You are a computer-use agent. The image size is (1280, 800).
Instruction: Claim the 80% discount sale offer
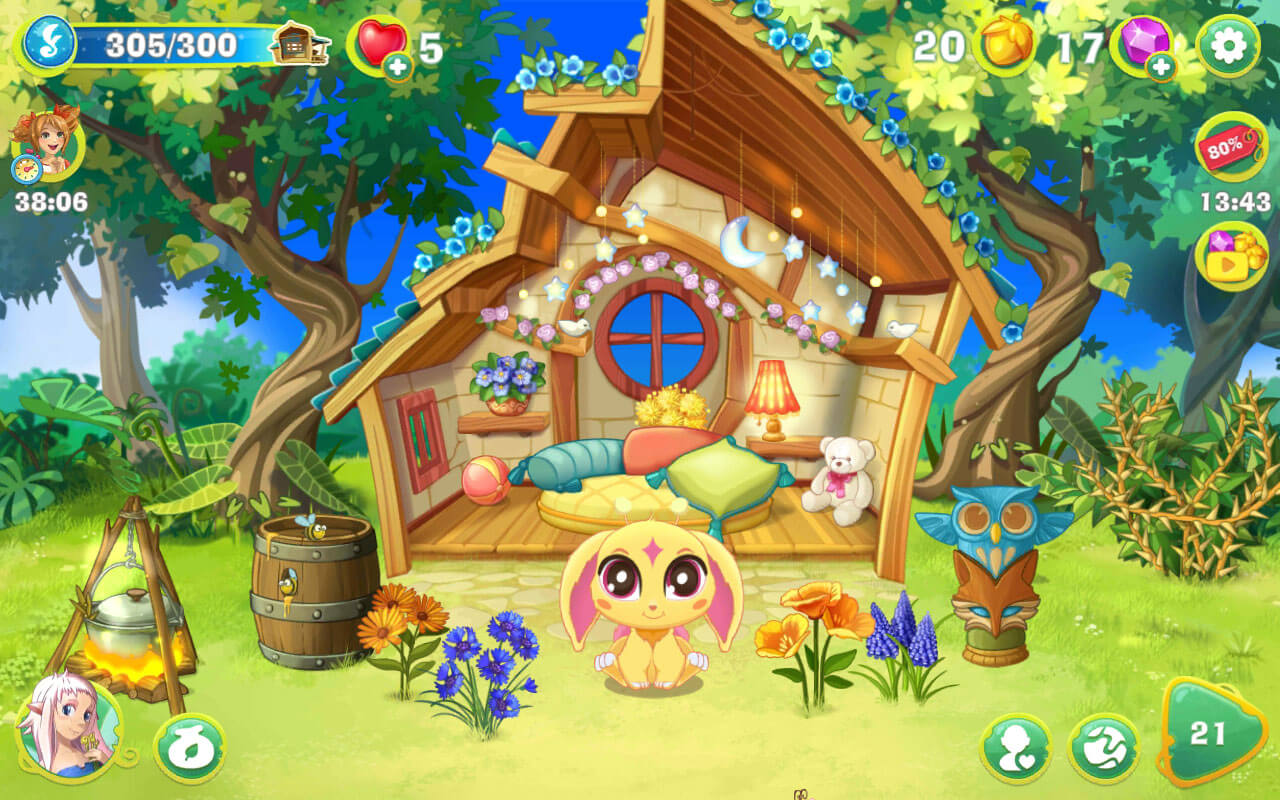(1230, 148)
